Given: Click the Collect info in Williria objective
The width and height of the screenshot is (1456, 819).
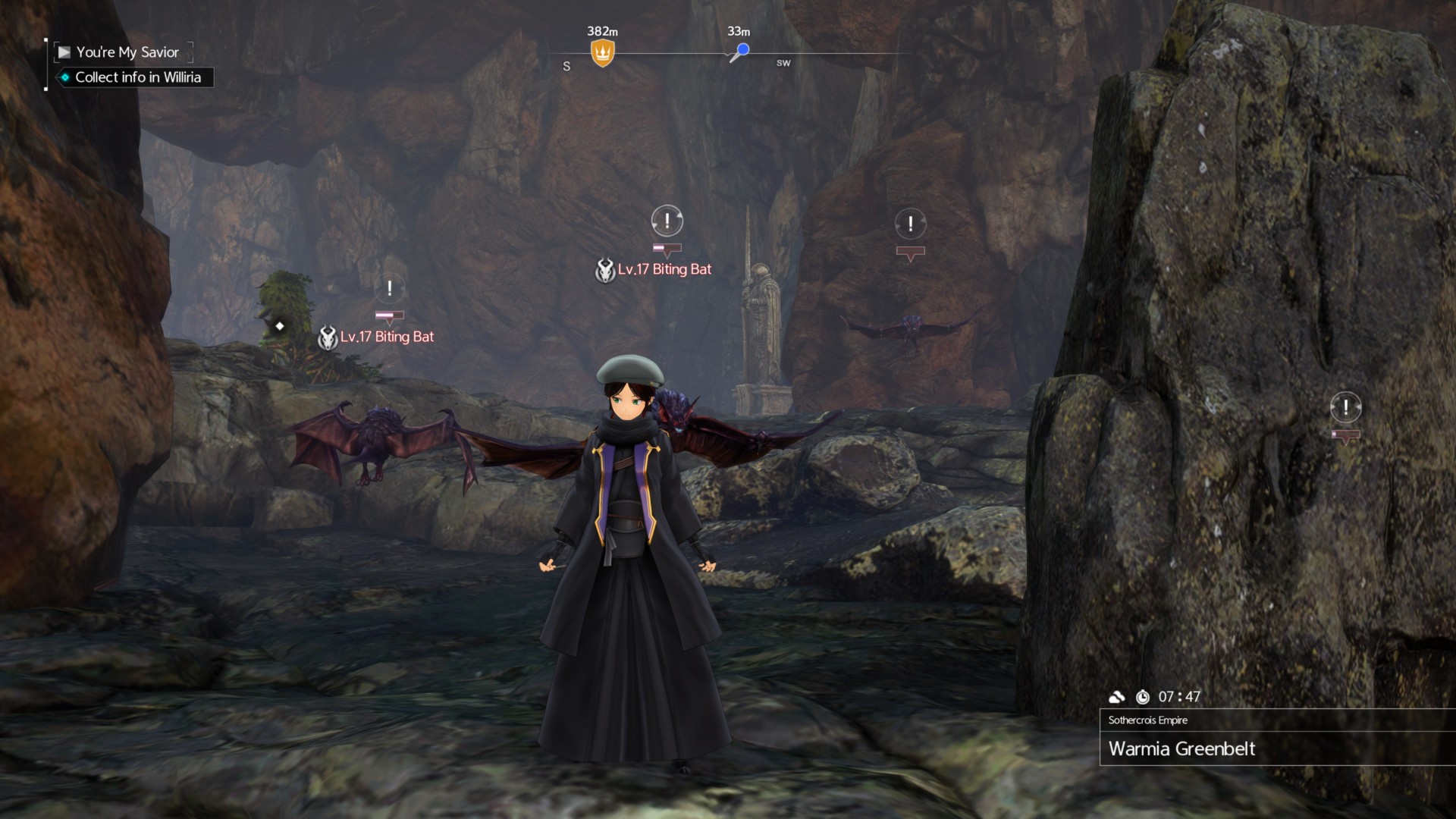Looking at the screenshot, I should [138, 77].
